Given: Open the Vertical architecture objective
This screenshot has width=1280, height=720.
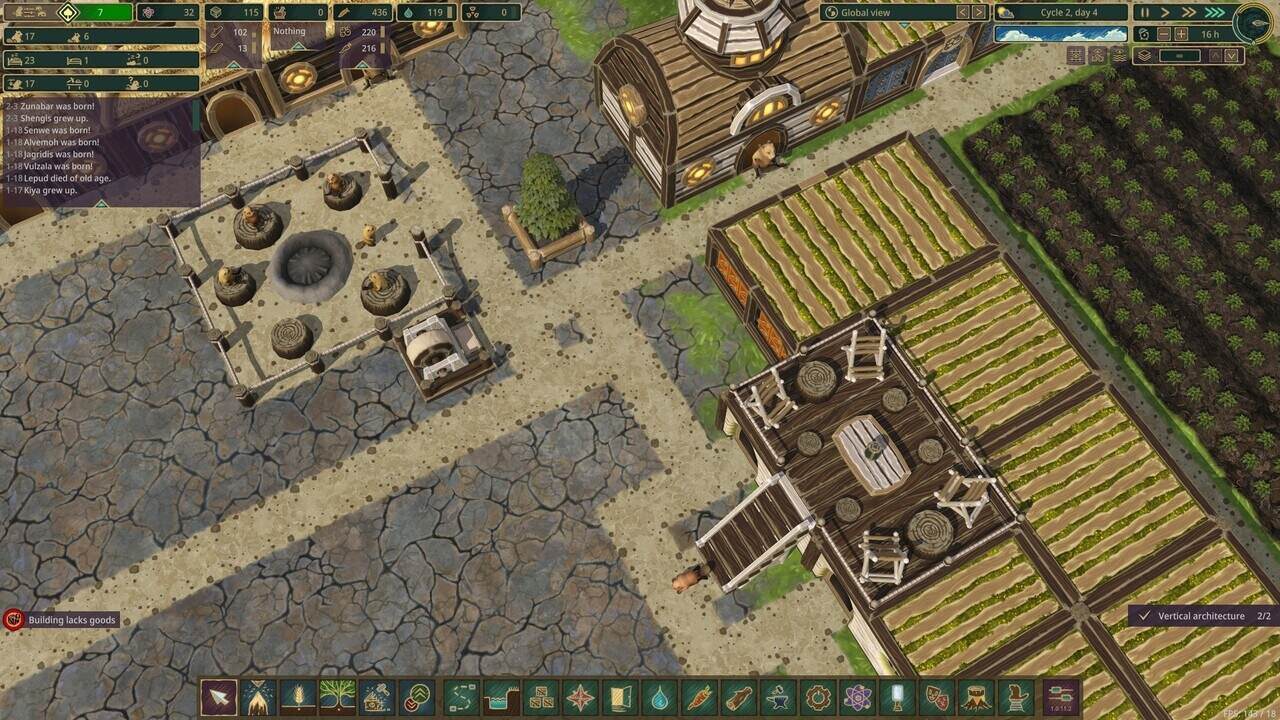Looking at the screenshot, I should click(1200, 616).
